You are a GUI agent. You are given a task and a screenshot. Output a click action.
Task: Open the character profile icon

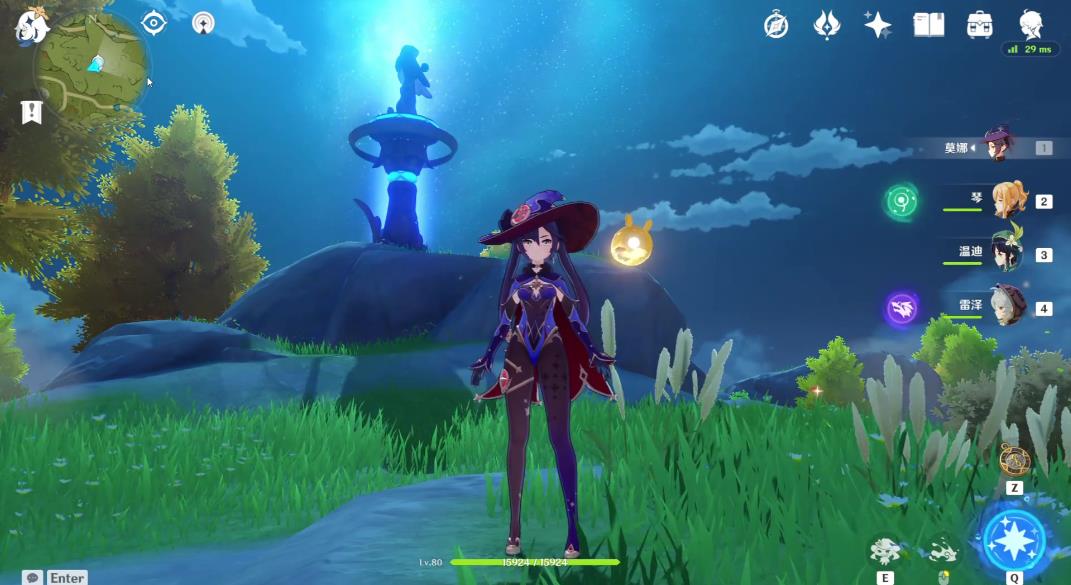click(1031, 22)
